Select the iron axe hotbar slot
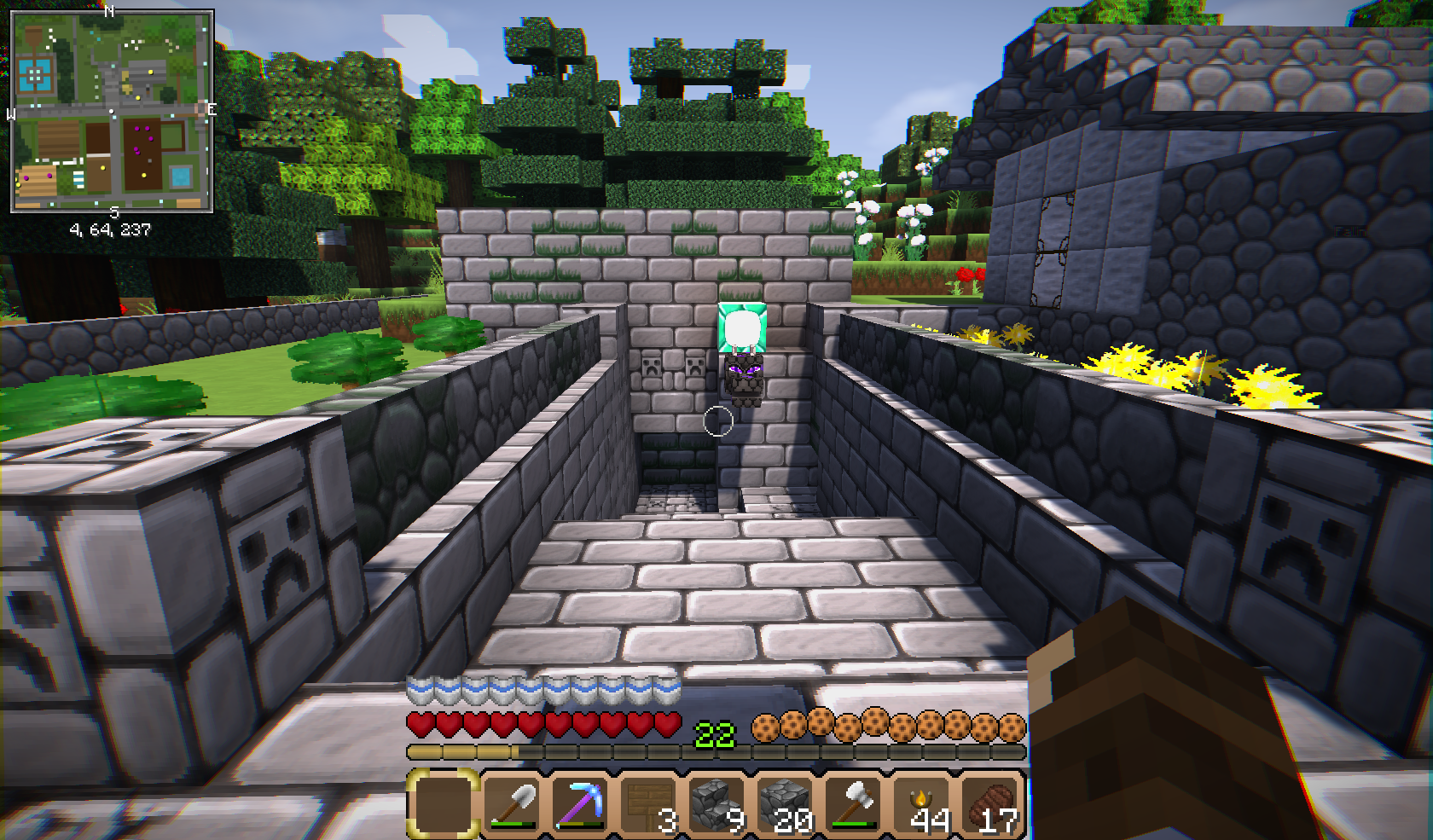 (x=854, y=803)
